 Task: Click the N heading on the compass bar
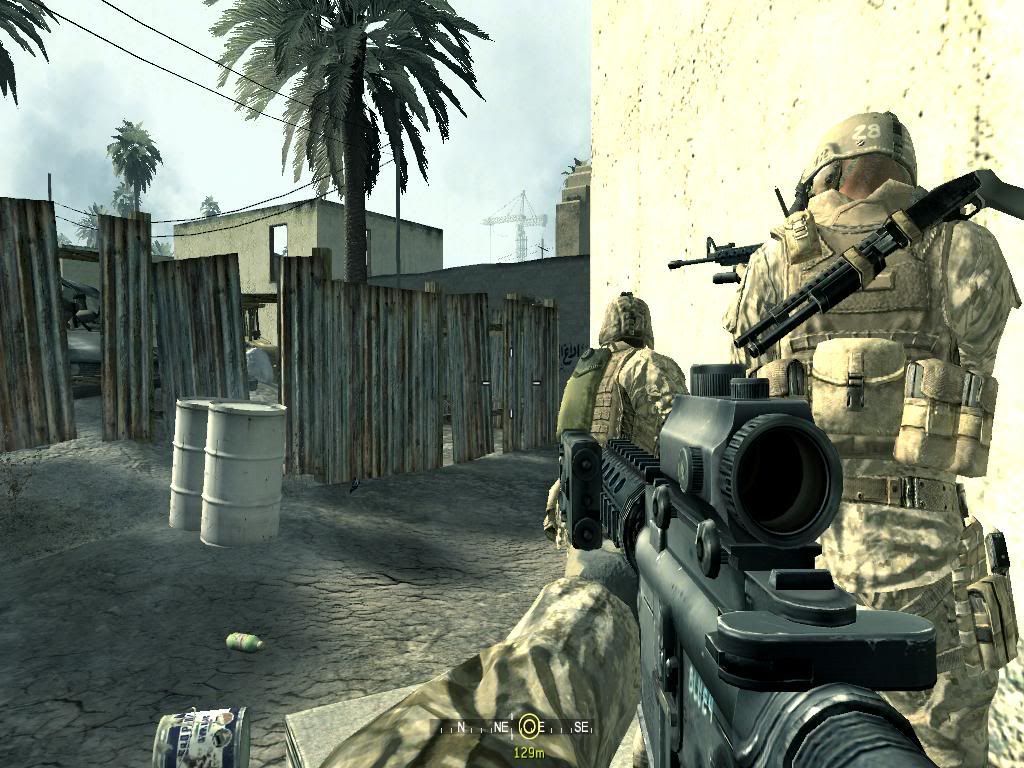(x=460, y=727)
